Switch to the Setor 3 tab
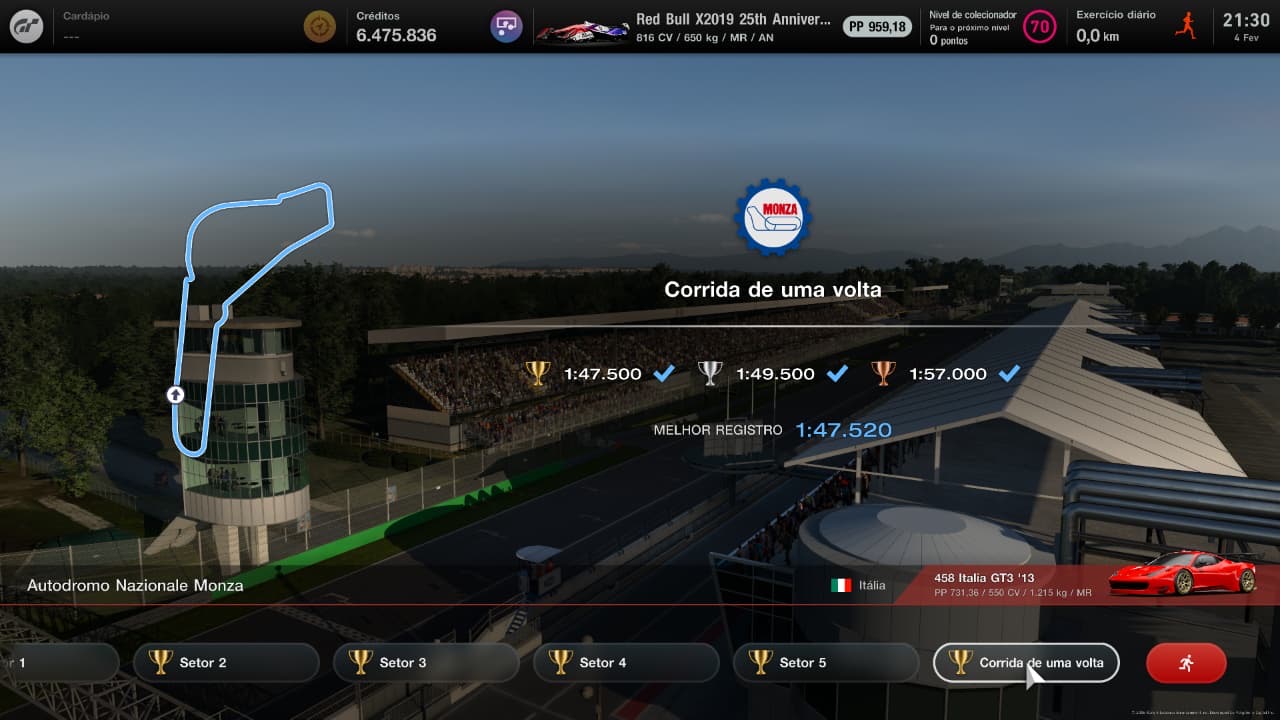This screenshot has height=720, width=1280. click(426, 662)
